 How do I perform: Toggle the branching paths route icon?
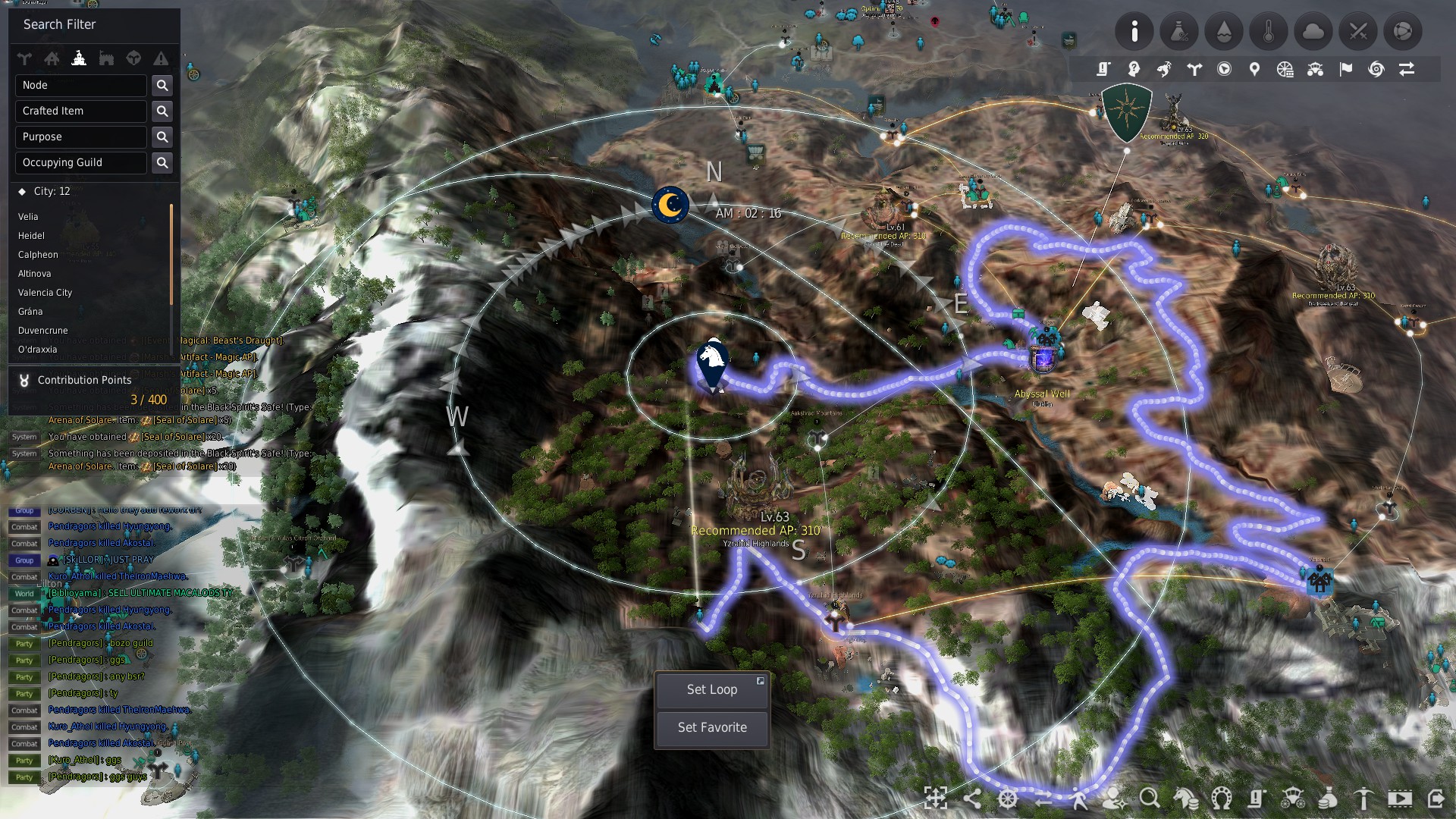(1194, 69)
